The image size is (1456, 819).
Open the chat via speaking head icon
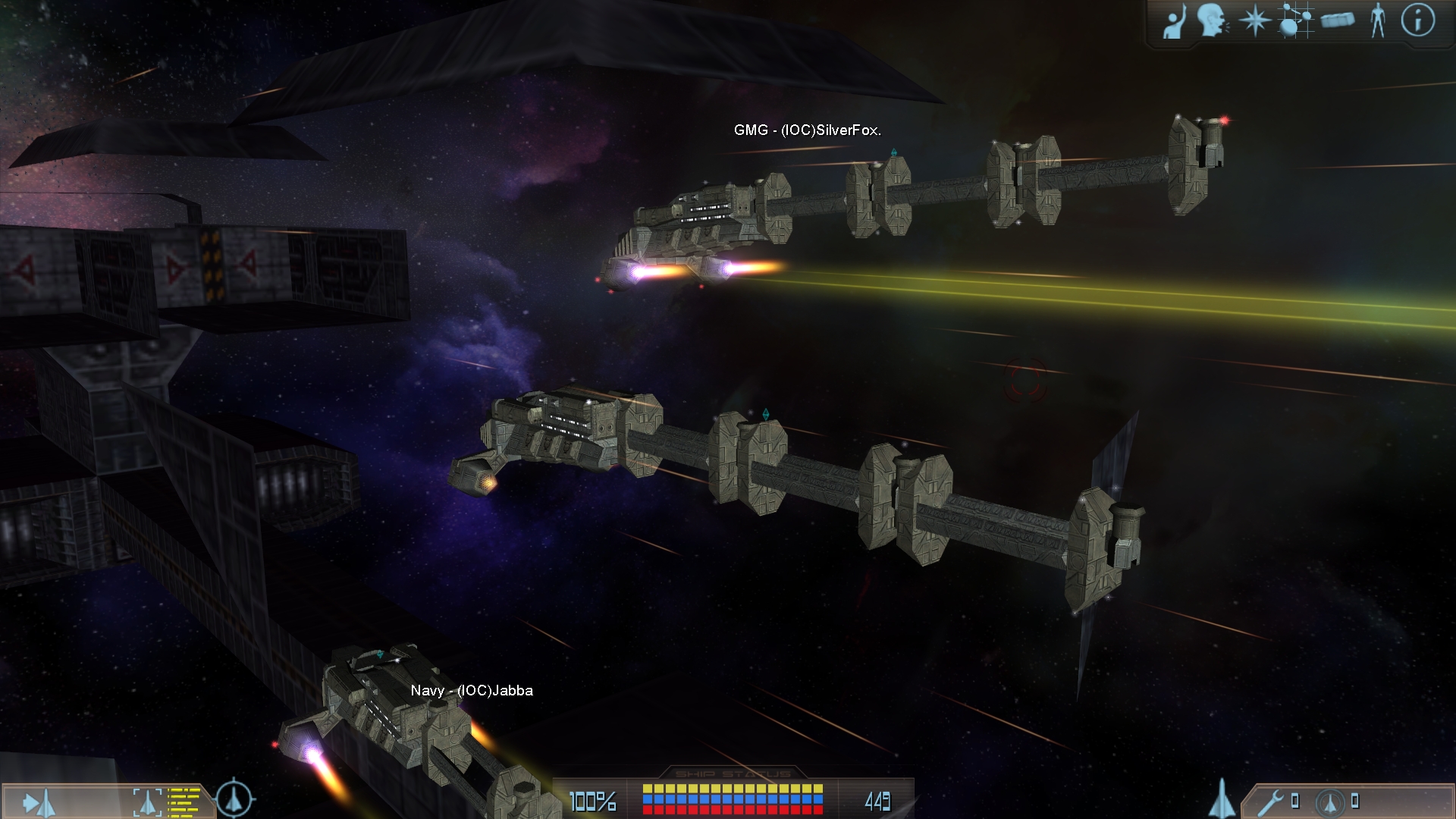click(x=1213, y=20)
